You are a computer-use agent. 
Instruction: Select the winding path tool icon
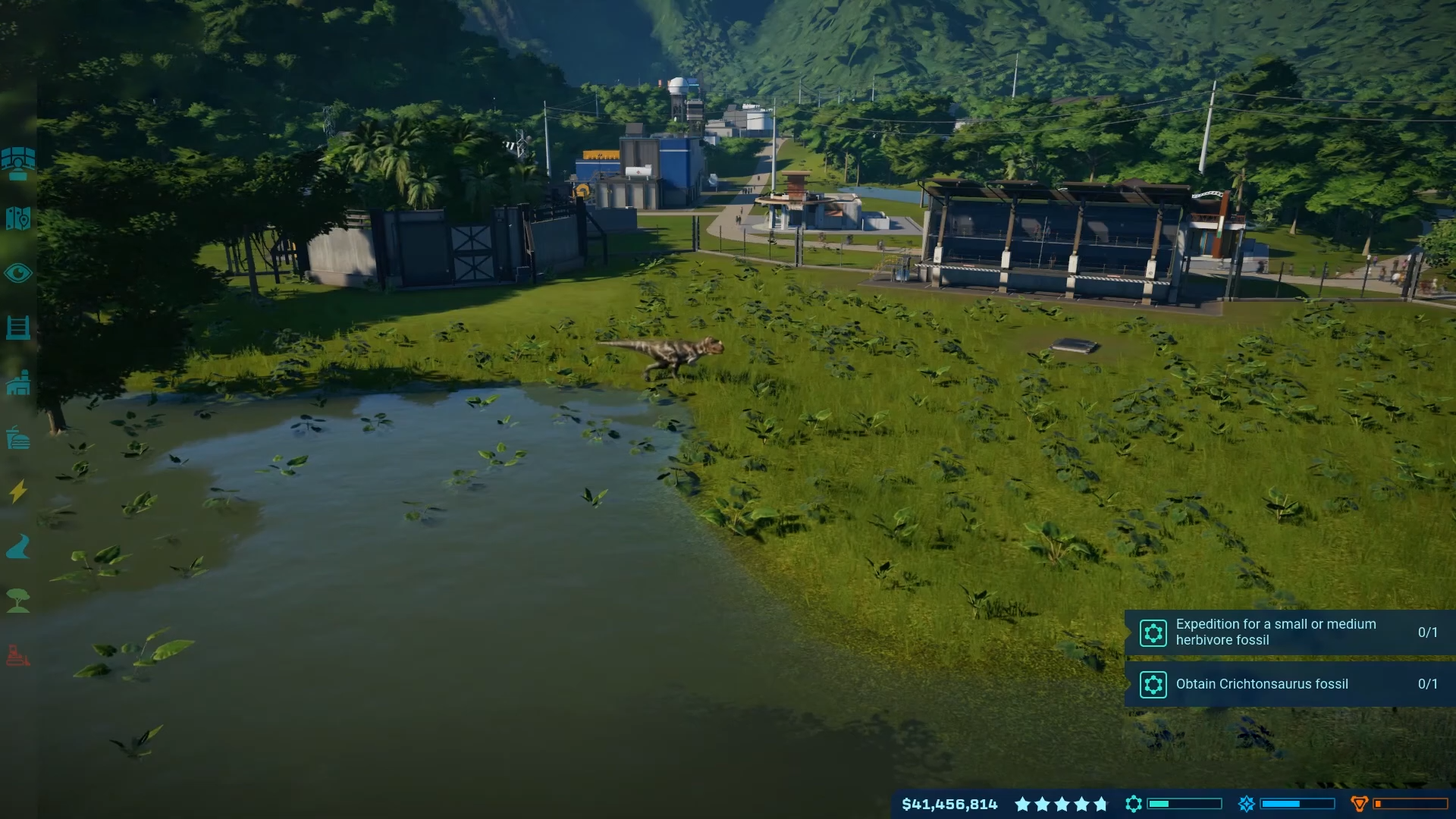point(18,546)
